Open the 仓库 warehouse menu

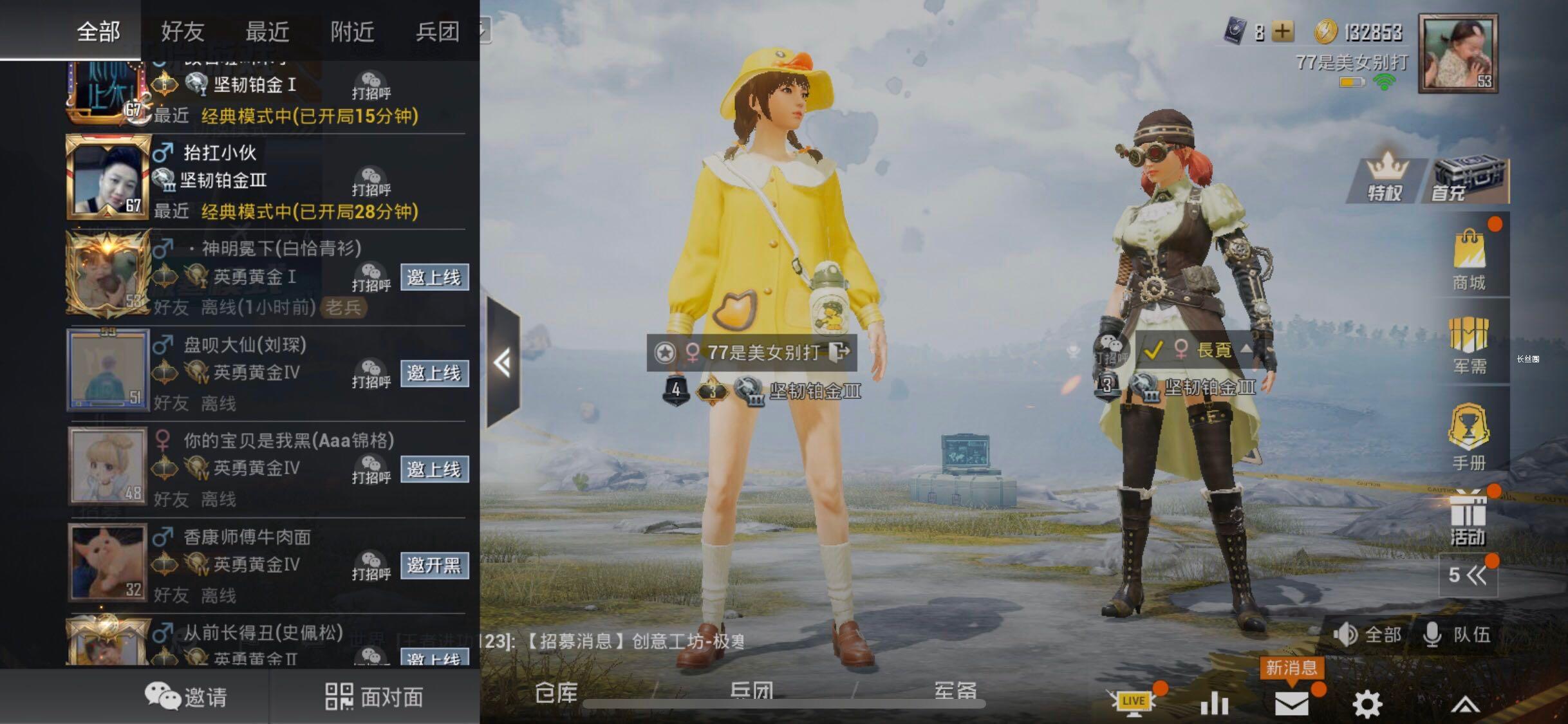pyautogui.click(x=556, y=692)
